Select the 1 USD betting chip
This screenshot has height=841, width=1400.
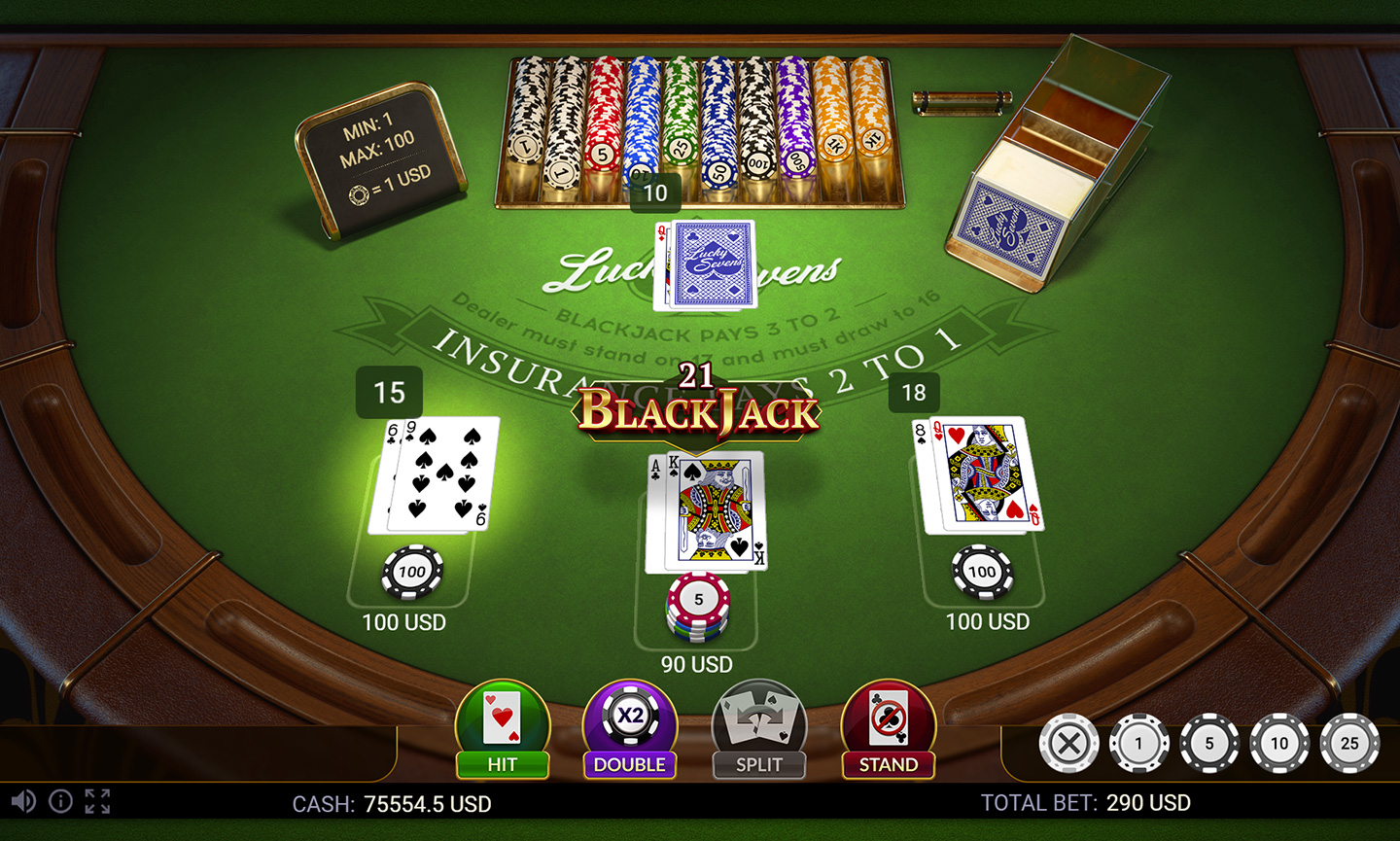(1139, 743)
